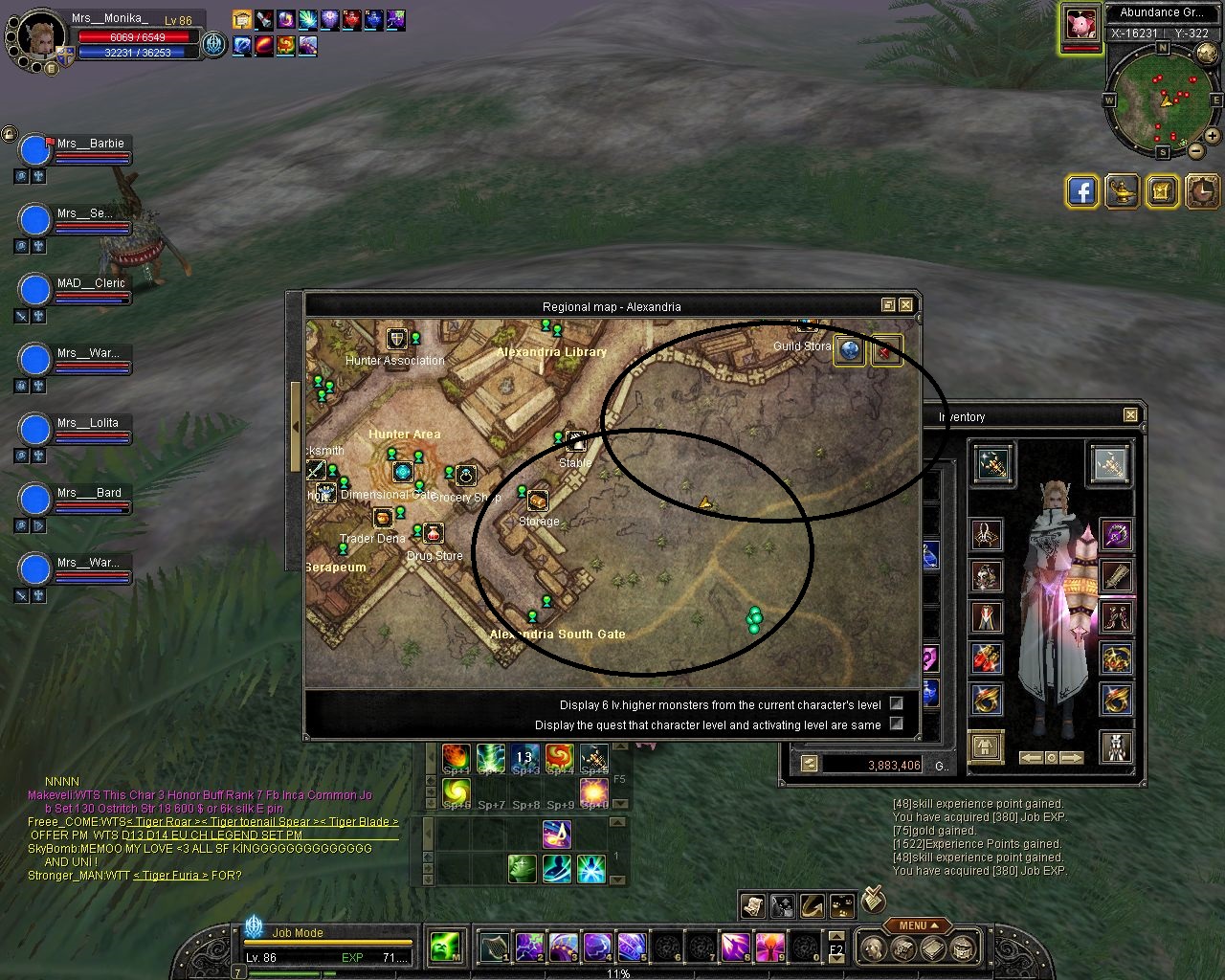Screen dimensions: 1225x980
Task: Expand the MENU button
Action: pyautogui.click(x=917, y=925)
